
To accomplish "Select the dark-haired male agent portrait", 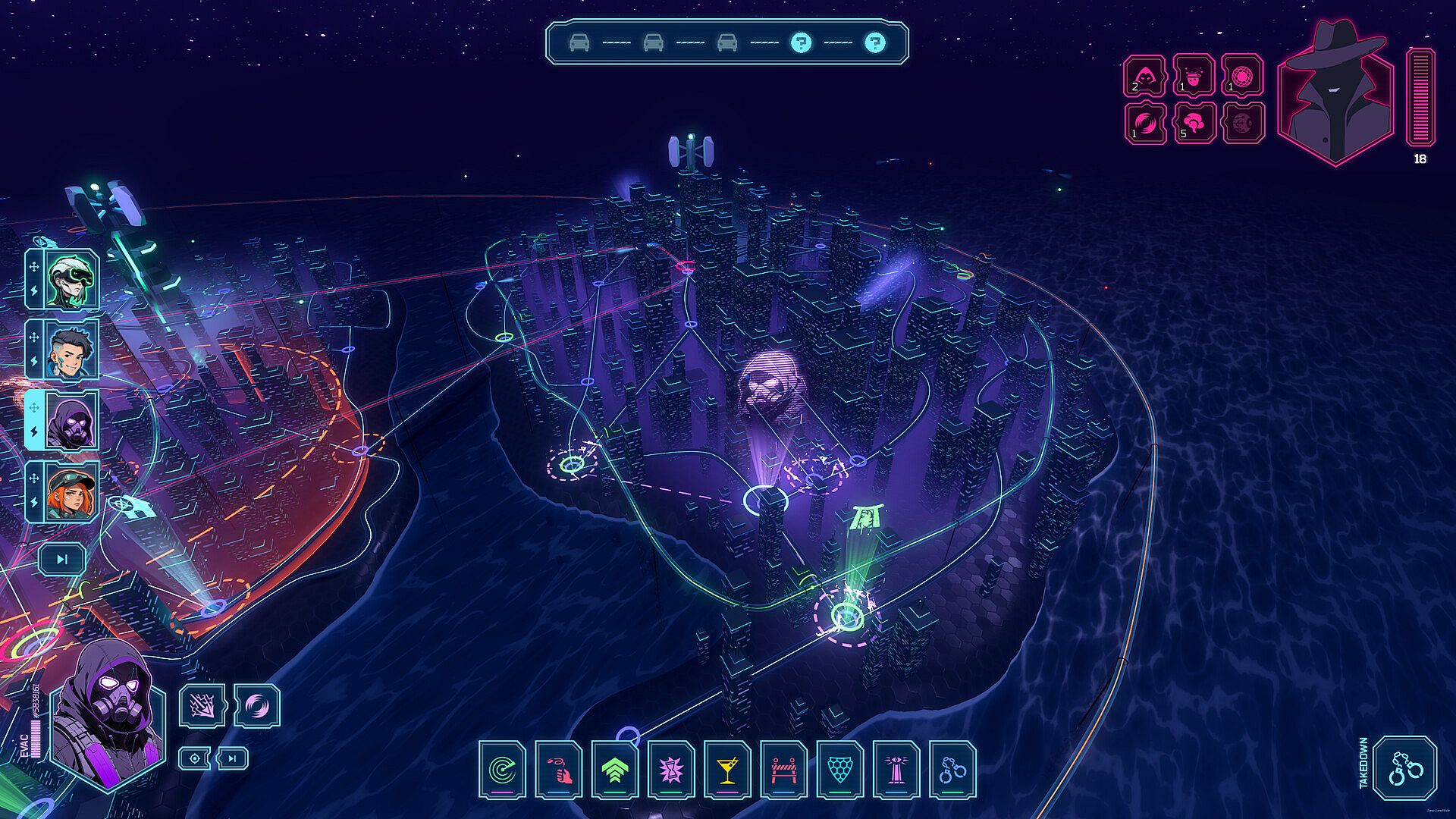I will (x=71, y=350).
